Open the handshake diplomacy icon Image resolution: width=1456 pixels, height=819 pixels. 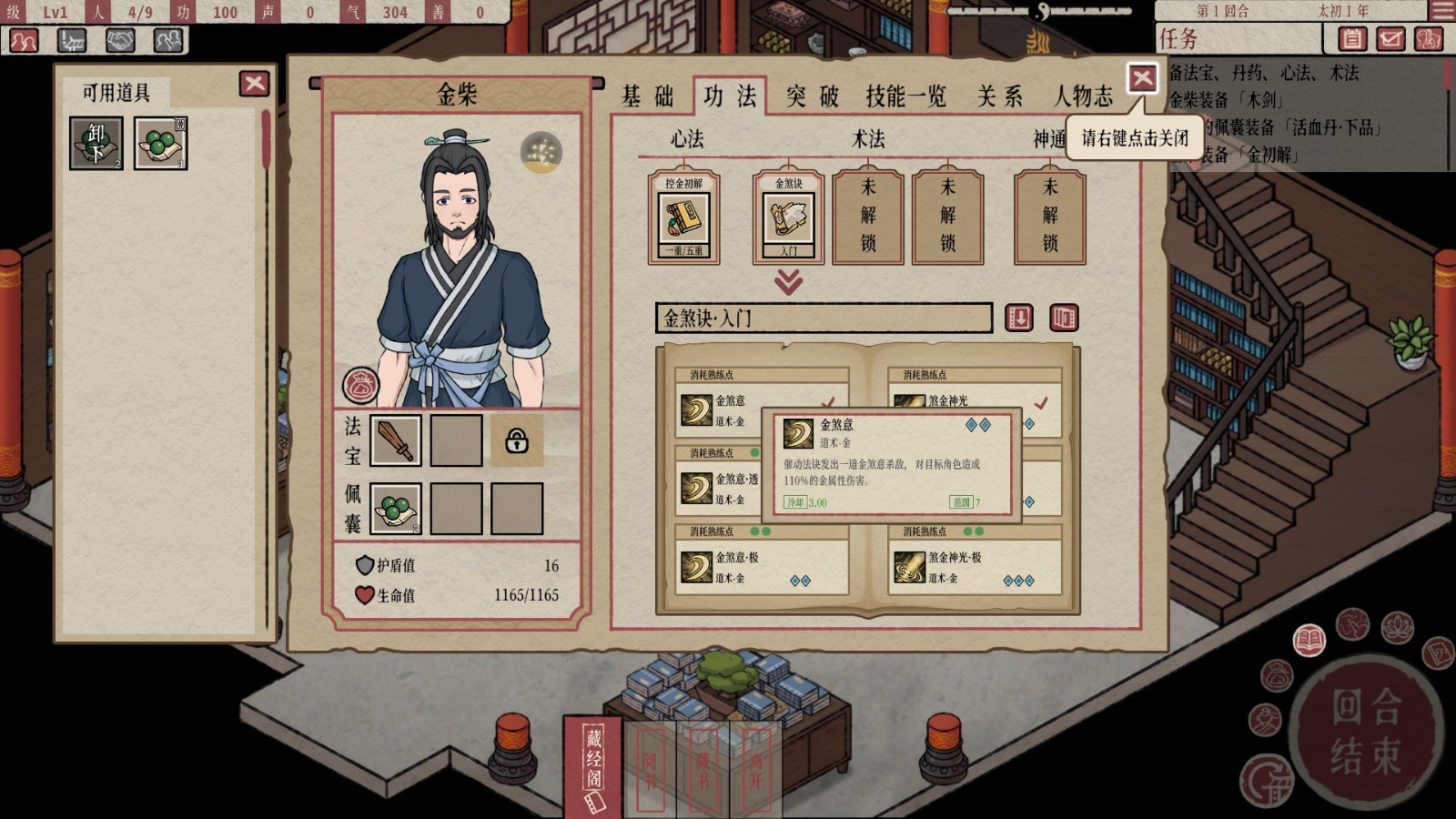pyautogui.click(x=120, y=40)
